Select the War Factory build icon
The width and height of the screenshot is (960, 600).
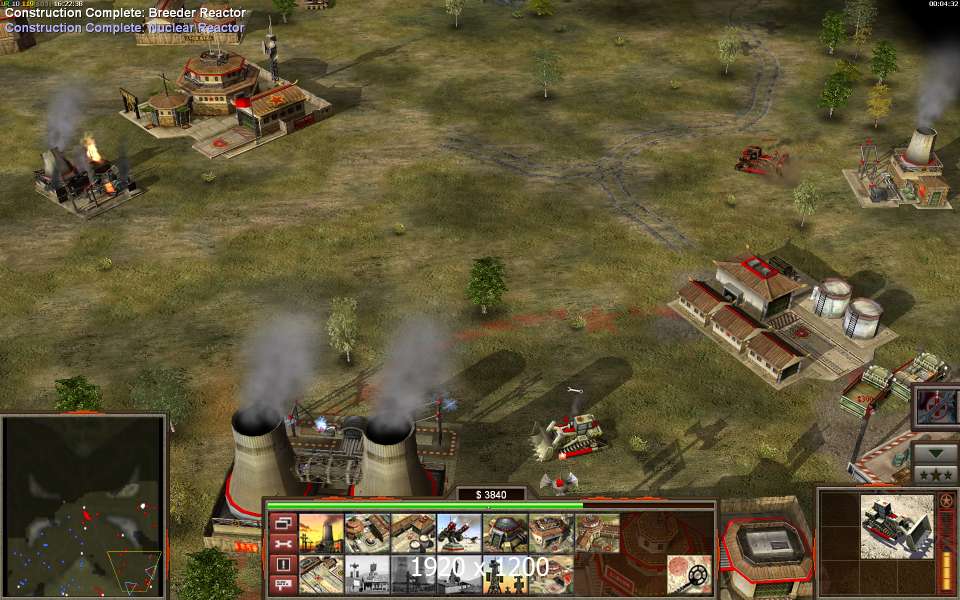coord(551,533)
